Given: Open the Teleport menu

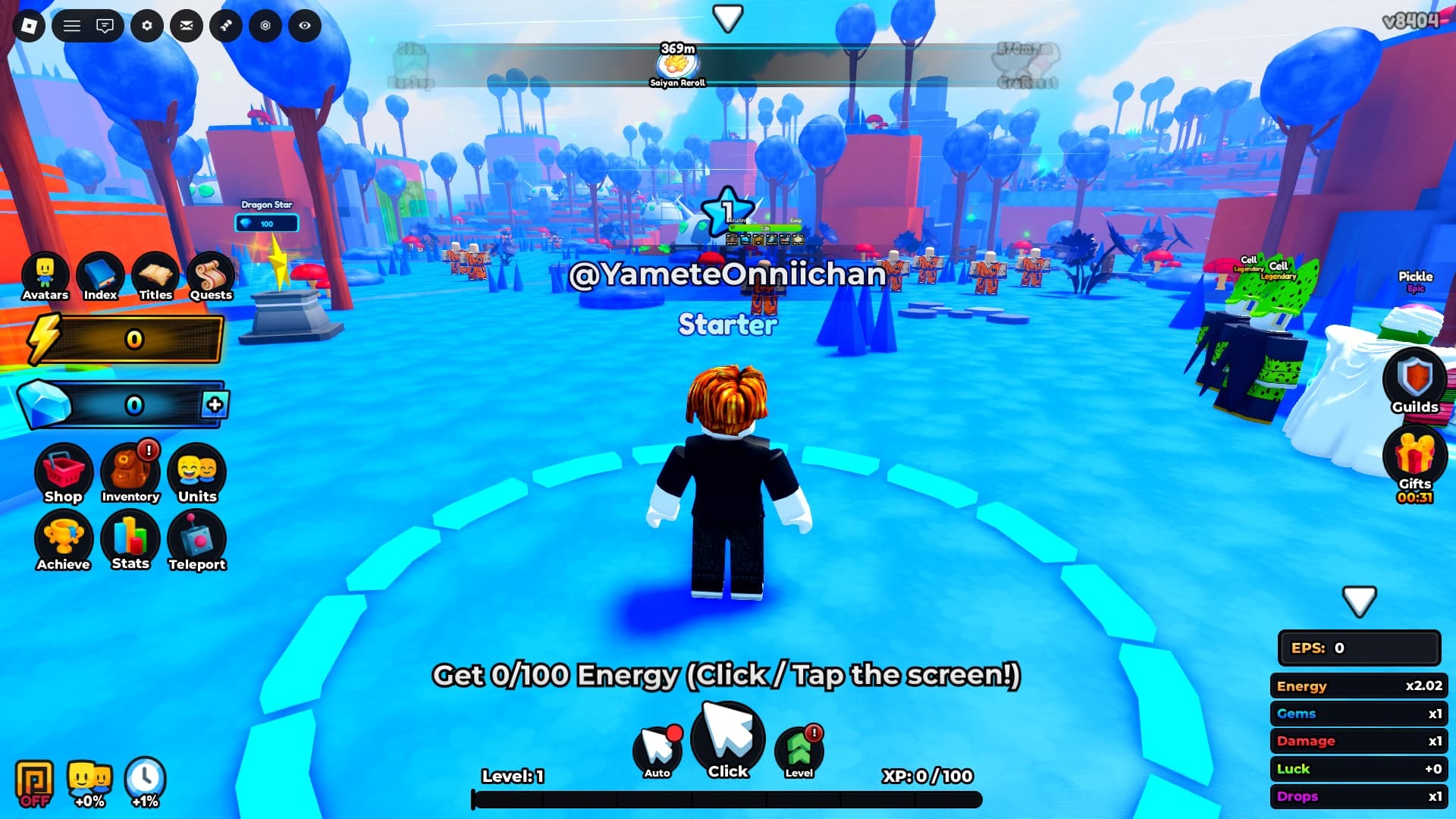Looking at the screenshot, I should pos(197,540).
